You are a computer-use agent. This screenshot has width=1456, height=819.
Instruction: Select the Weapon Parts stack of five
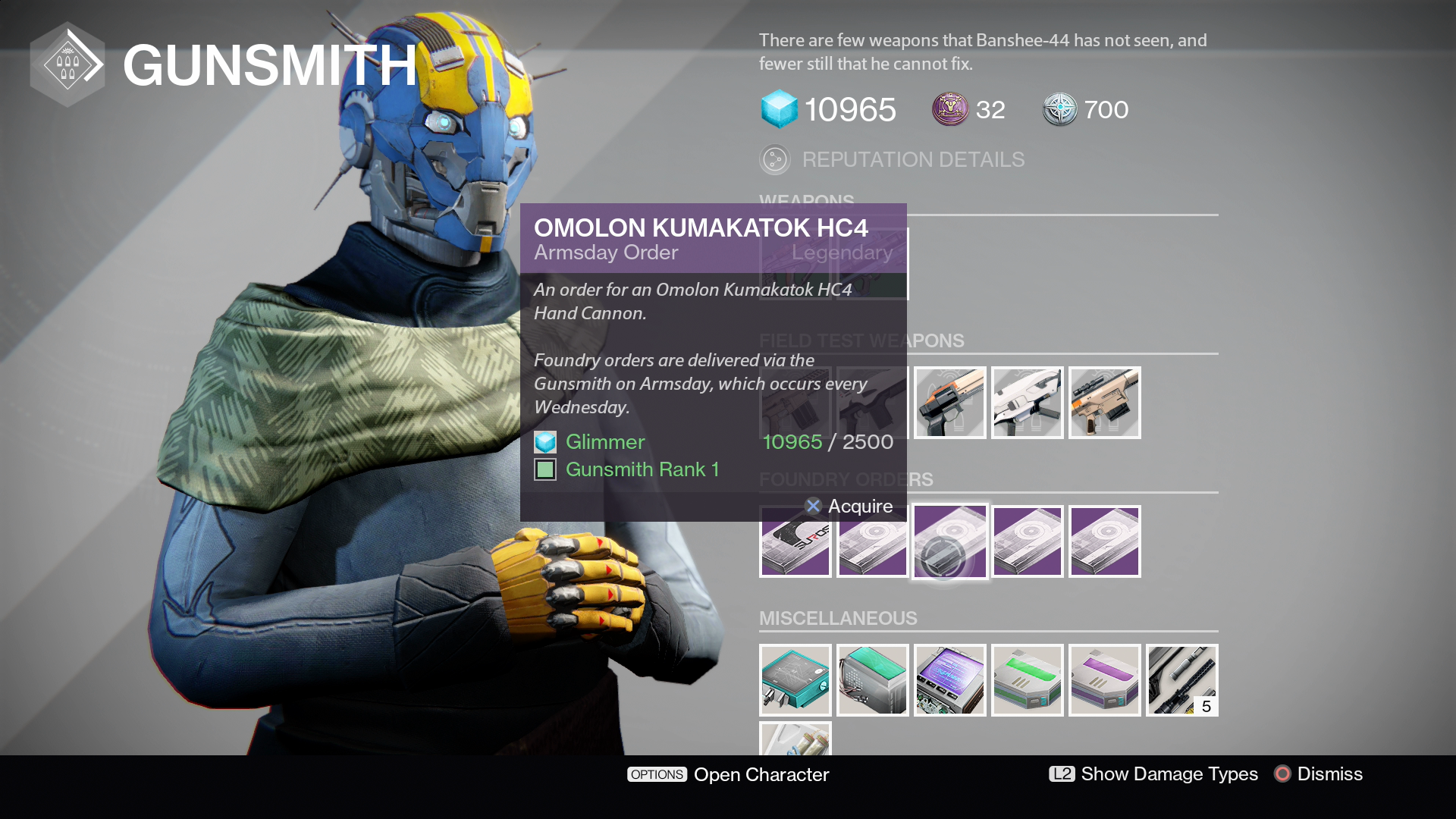[x=1181, y=680]
